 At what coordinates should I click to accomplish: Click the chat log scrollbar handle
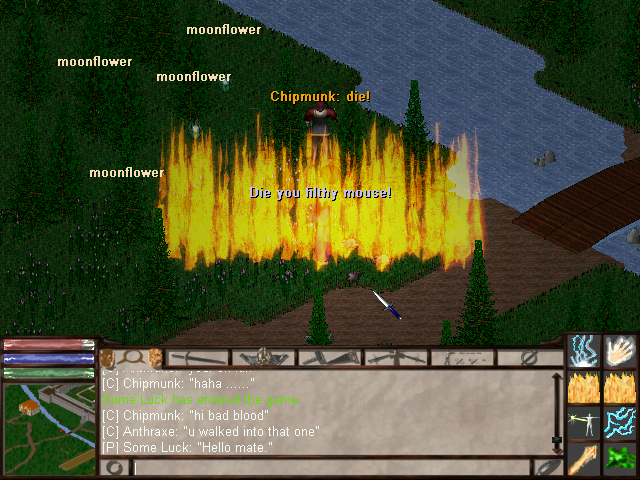(x=557, y=440)
